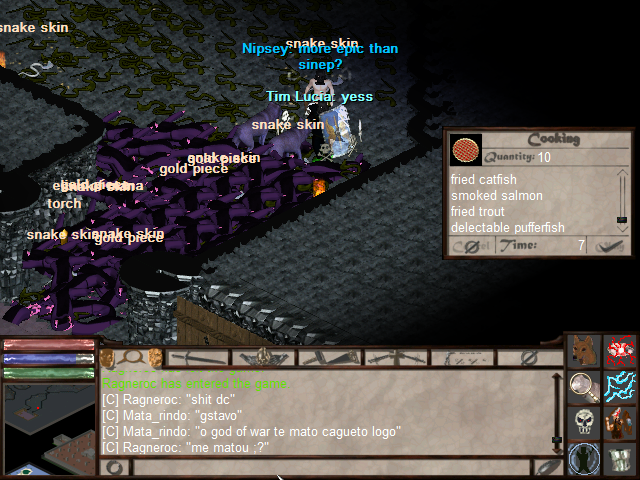Choose the smoked salmon recipe

(x=496, y=195)
